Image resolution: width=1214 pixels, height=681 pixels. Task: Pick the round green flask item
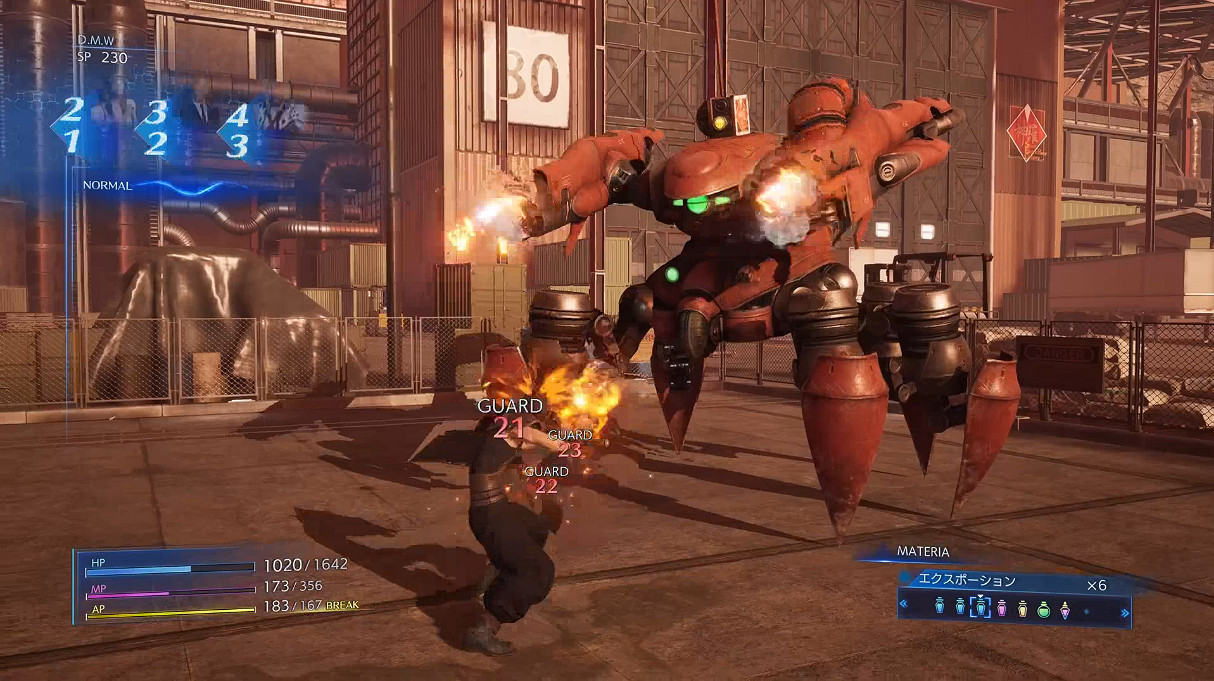pyautogui.click(x=1044, y=608)
